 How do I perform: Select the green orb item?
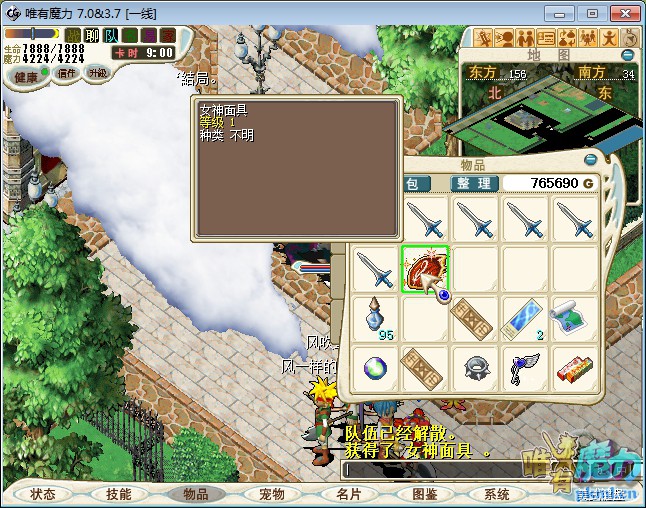[376, 367]
